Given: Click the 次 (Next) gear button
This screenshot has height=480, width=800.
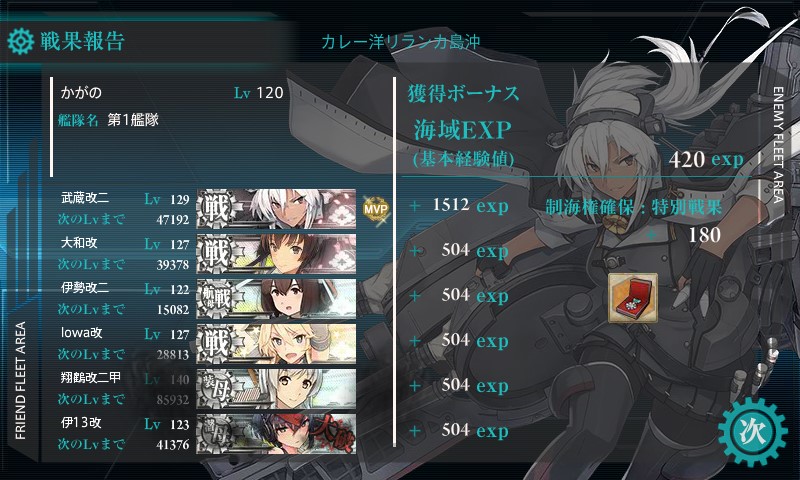Looking at the screenshot, I should (753, 431).
